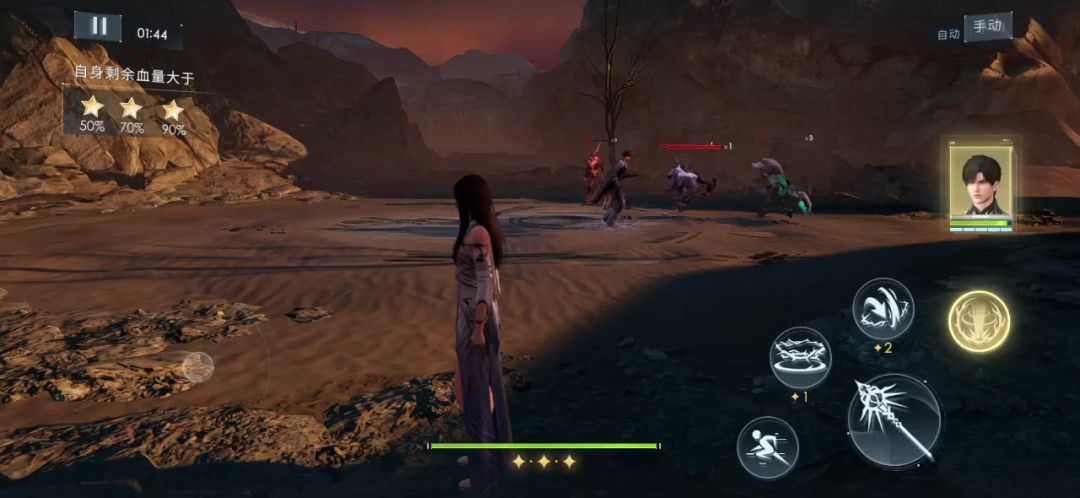Trigger the dodge sprint button
Viewport: 1080px width, 498px height.
point(767,446)
